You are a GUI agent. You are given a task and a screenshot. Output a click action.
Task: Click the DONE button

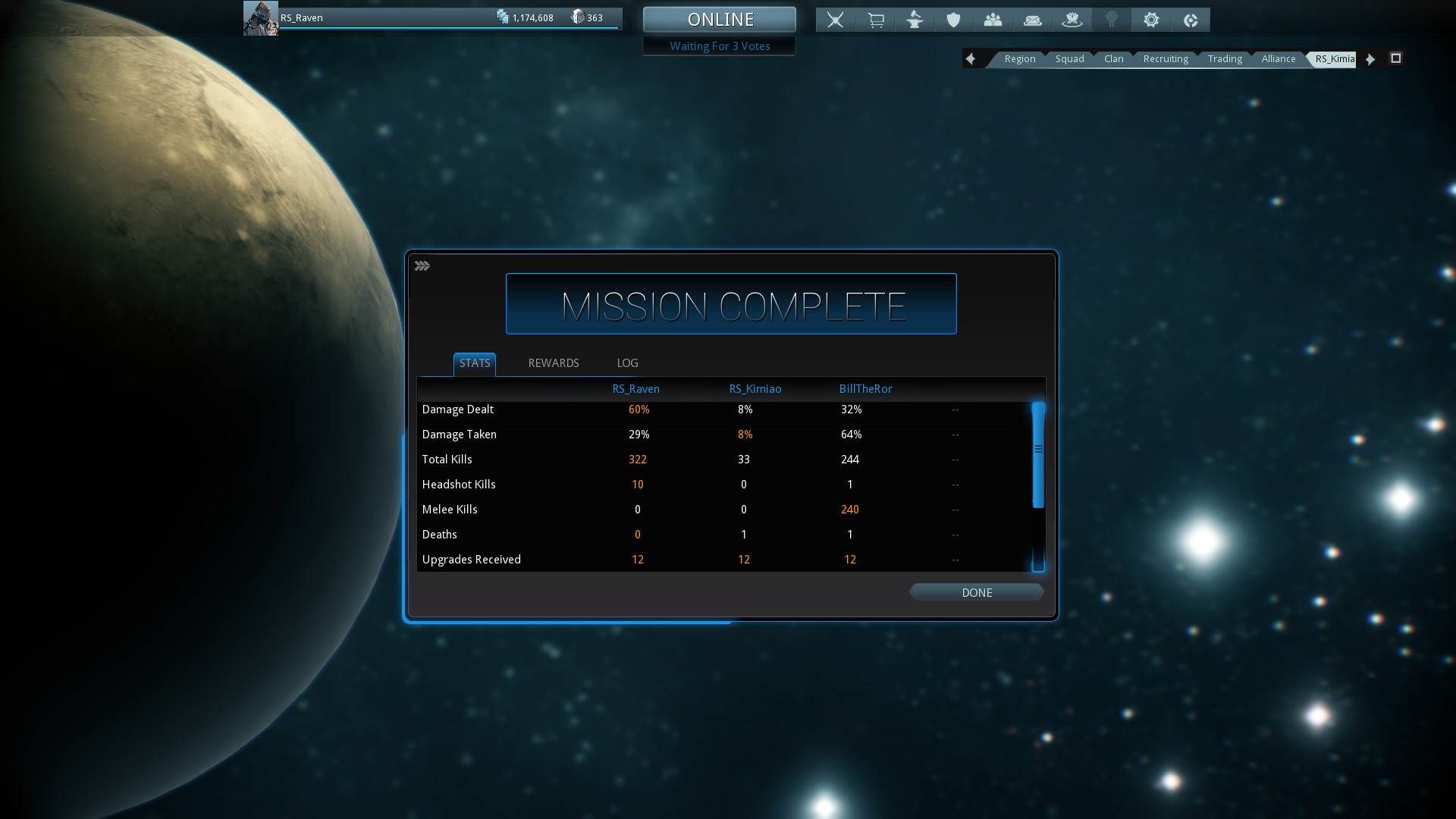[977, 592]
